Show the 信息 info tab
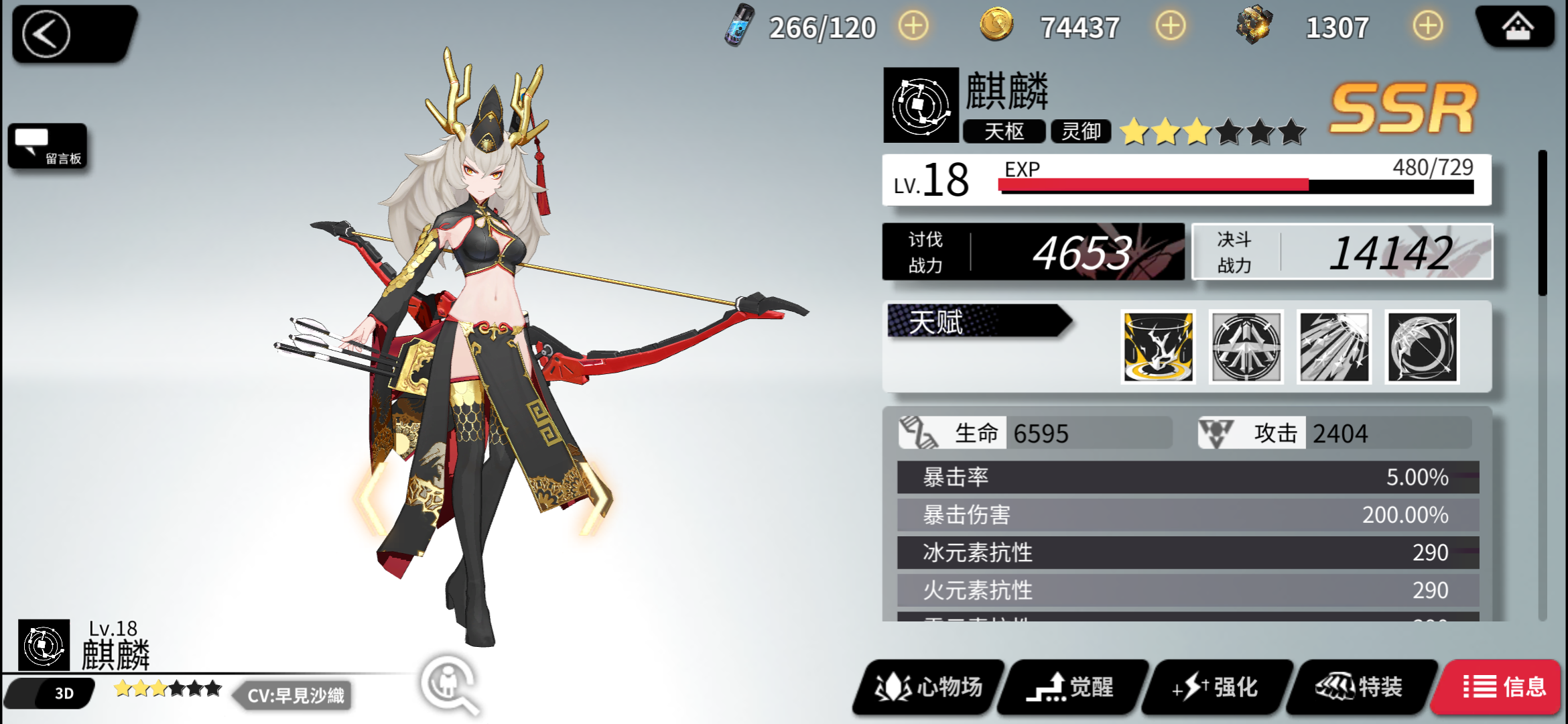Screen dimensions: 1568x724 (x=1504, y=687)
